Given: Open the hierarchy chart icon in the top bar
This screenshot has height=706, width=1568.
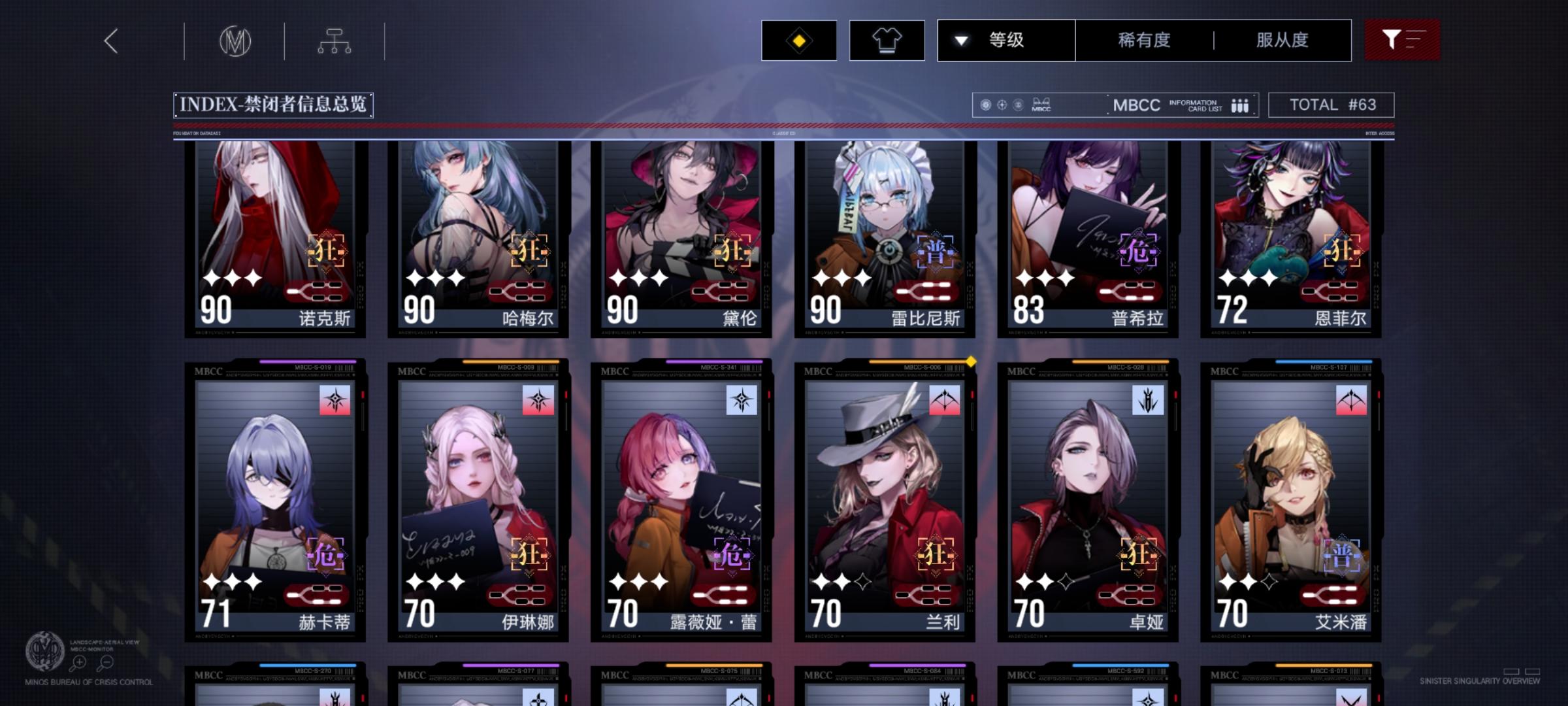Looking at the screenshot, I should click(x=335, y=41).
